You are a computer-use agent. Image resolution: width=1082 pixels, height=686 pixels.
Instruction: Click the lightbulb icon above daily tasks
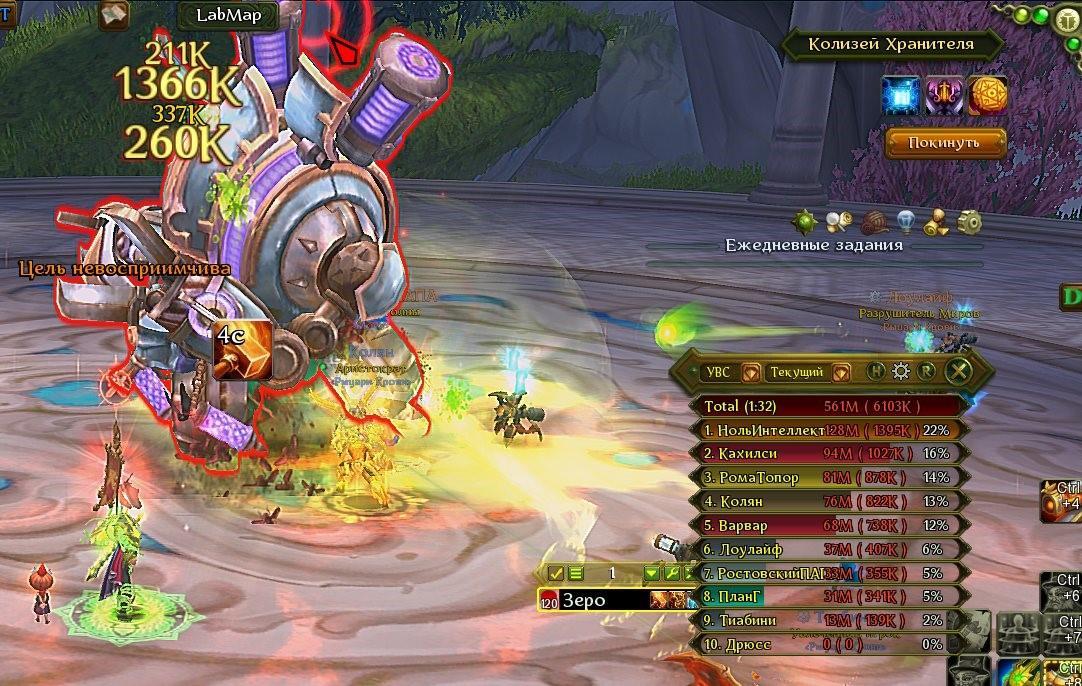(x=906, y=220)
